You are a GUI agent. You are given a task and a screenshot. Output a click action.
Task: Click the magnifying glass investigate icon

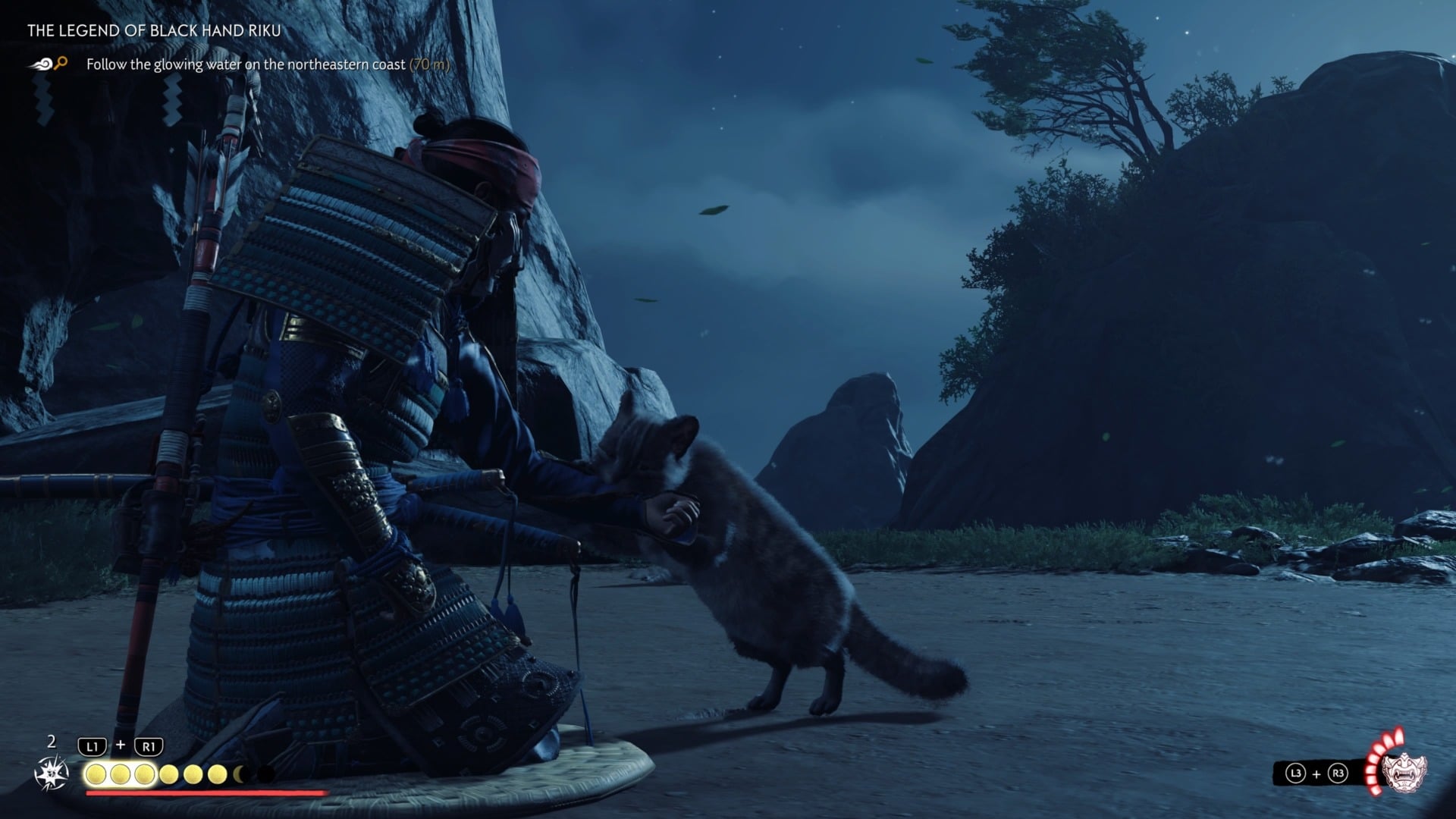click(x=62, y=64)
